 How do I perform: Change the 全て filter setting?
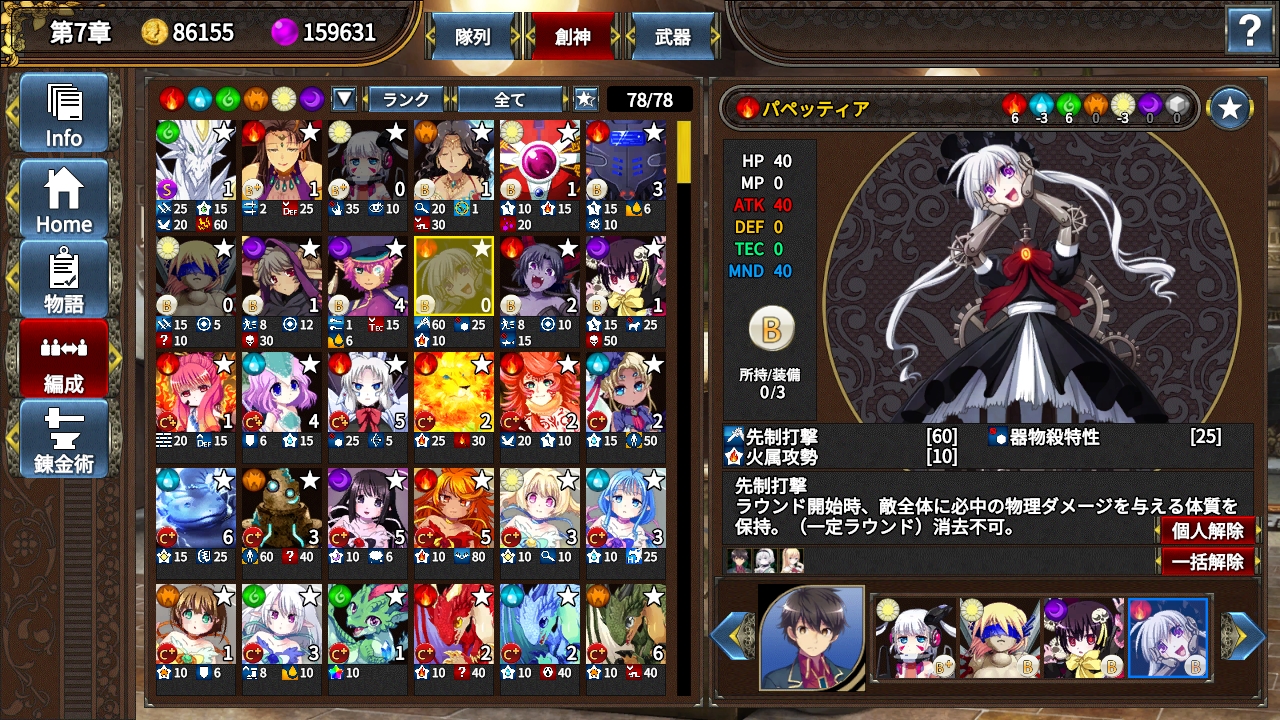(x=510, y=99)
